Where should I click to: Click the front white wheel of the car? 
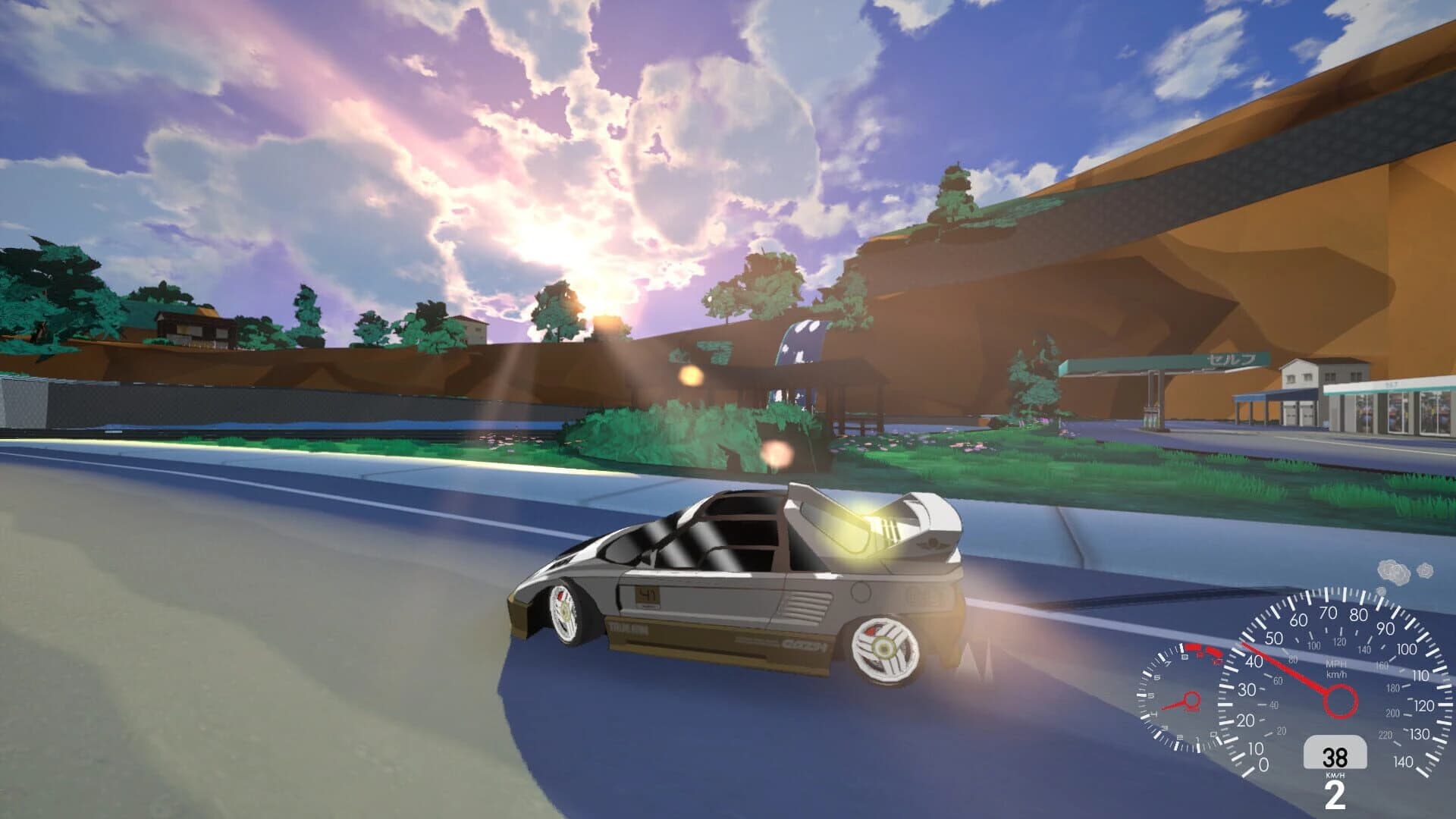tap(563, 611)
